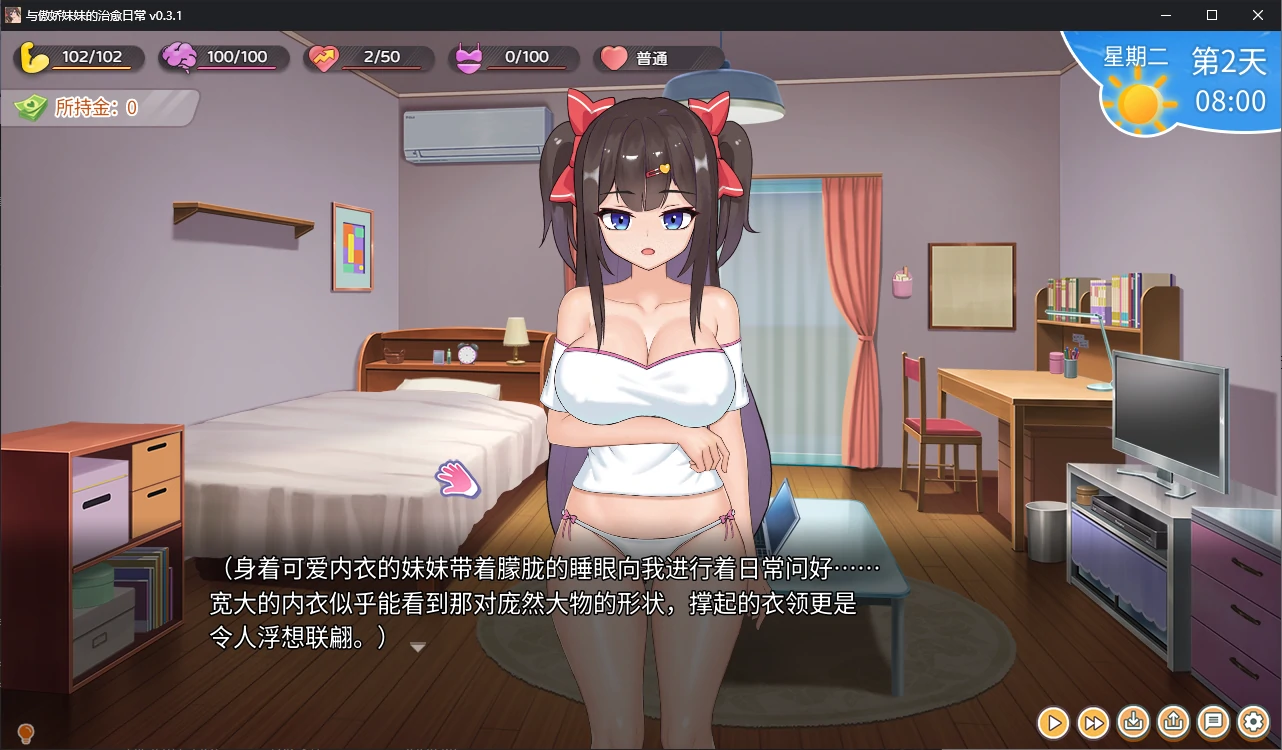Start auto-play with the play button
Screen dimensions: 1282x750
coord(1053,721)
